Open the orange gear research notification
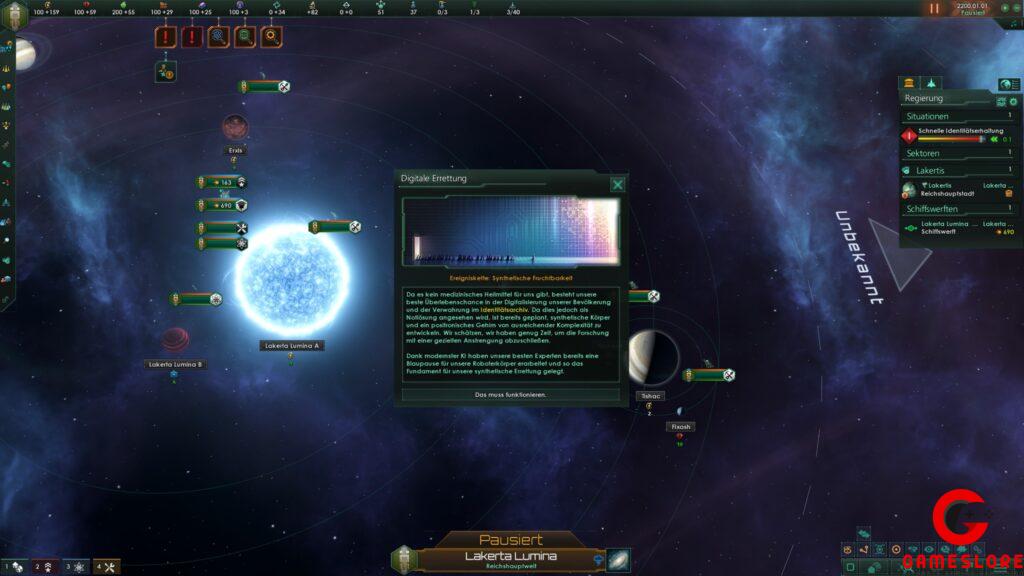Viewport: 1024px width, 576px height. pyautogui.click(x=271, y=38)
